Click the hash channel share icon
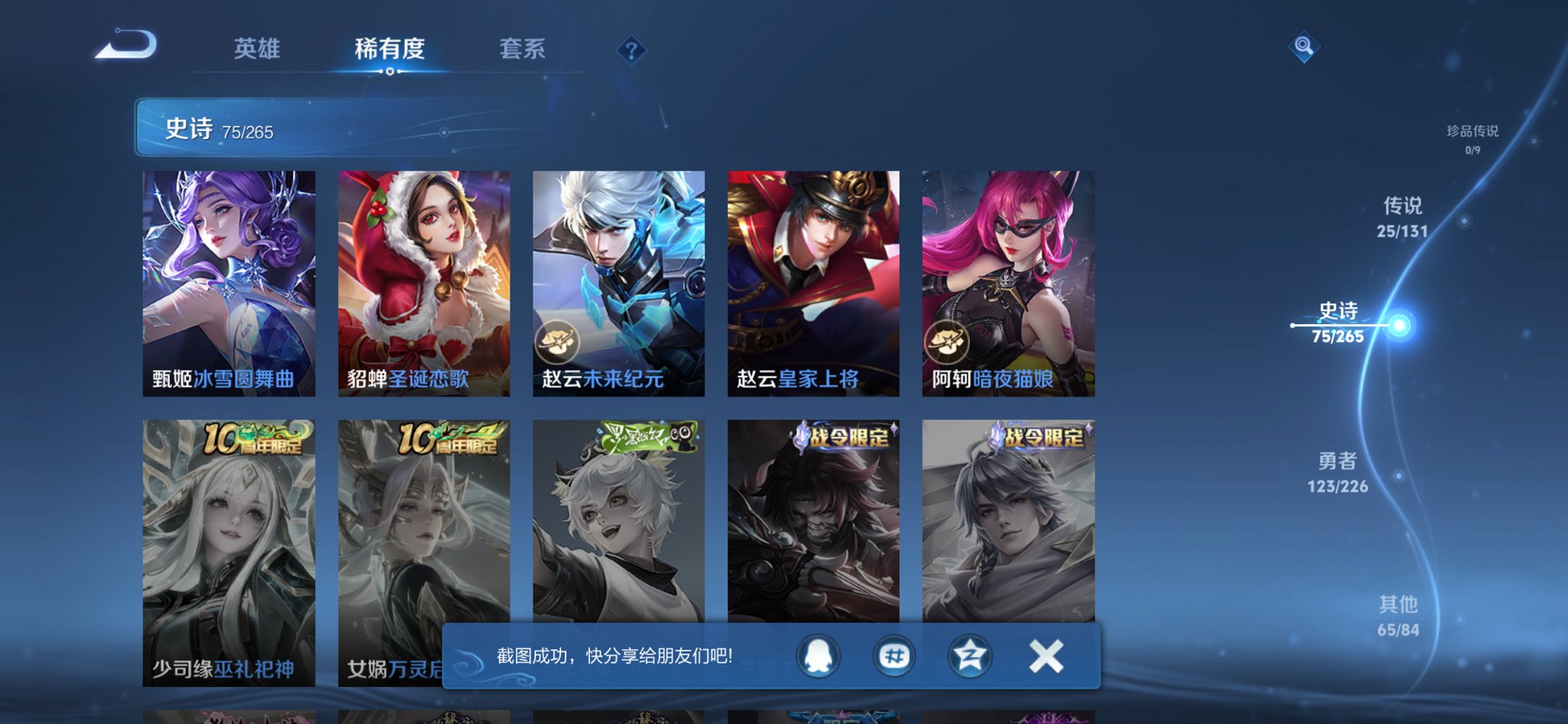Screen dimensions: 1568x724 tap(896, 656)
